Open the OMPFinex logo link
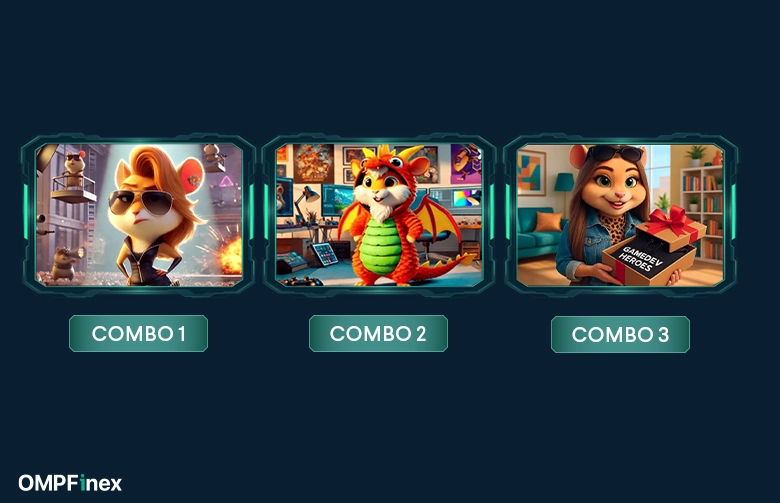The height and width of the screenshot is (503, 780). (x=70, y=483)
